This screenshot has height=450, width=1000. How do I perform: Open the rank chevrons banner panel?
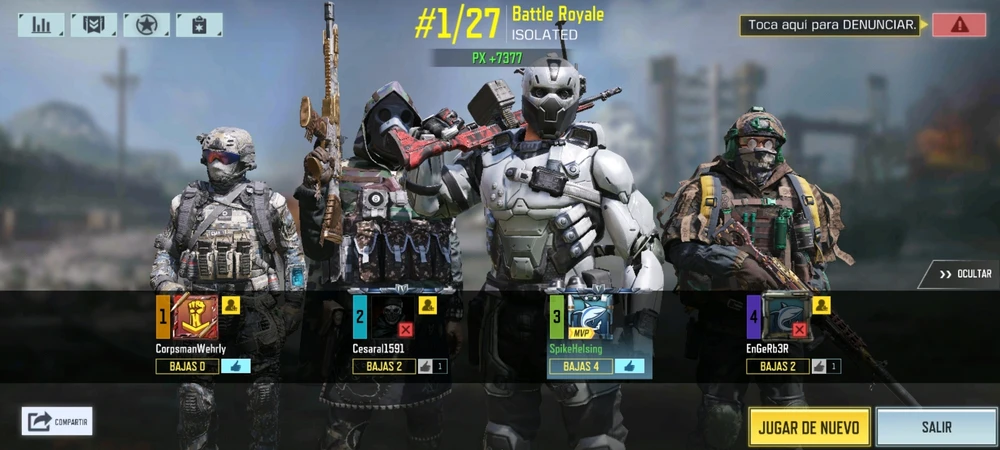[94, 24]
